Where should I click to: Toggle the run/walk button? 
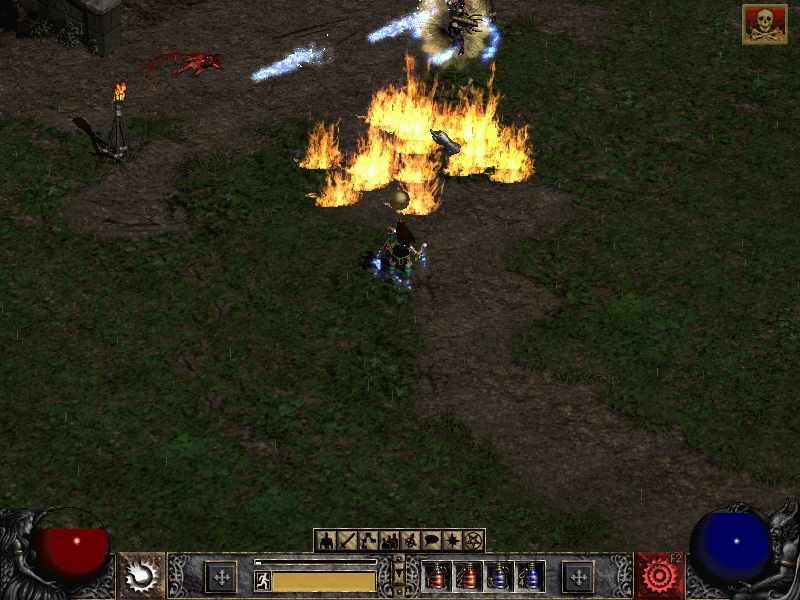pyautogui.click(x=263, y=580)
